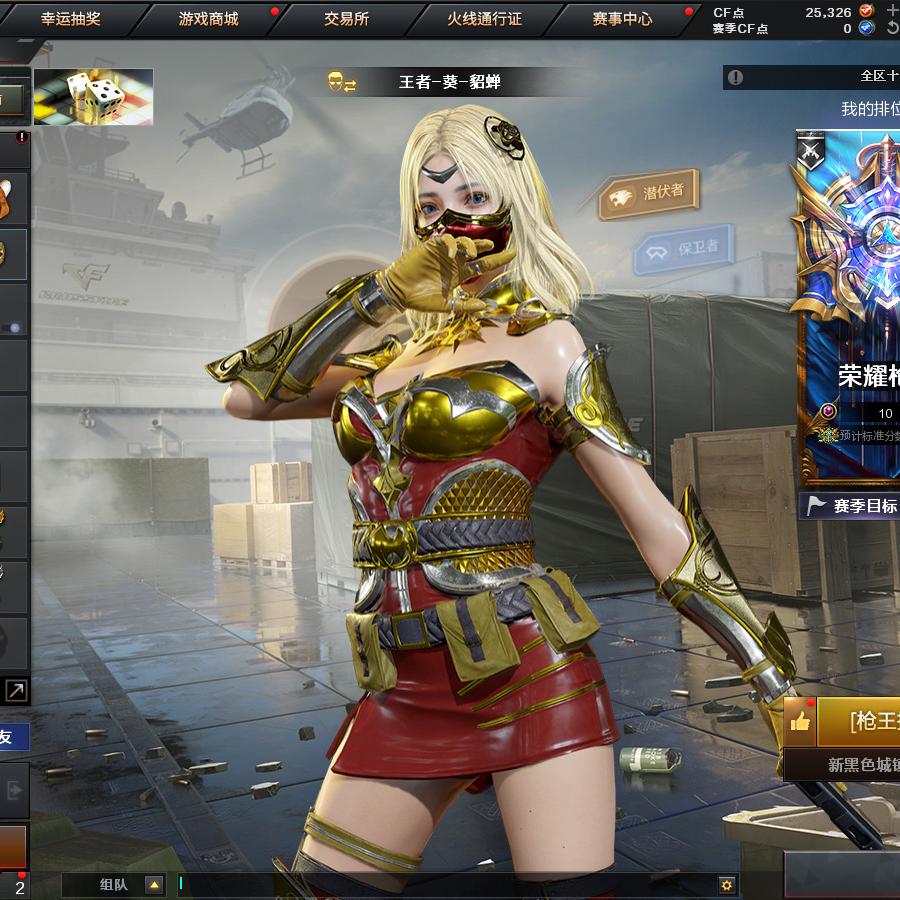Image resolution: width=900 pixels, height=900 pixels.
Task: Click the character swap icon beside 王者-葵-貂蝉
Action: (x=342, y=82)
